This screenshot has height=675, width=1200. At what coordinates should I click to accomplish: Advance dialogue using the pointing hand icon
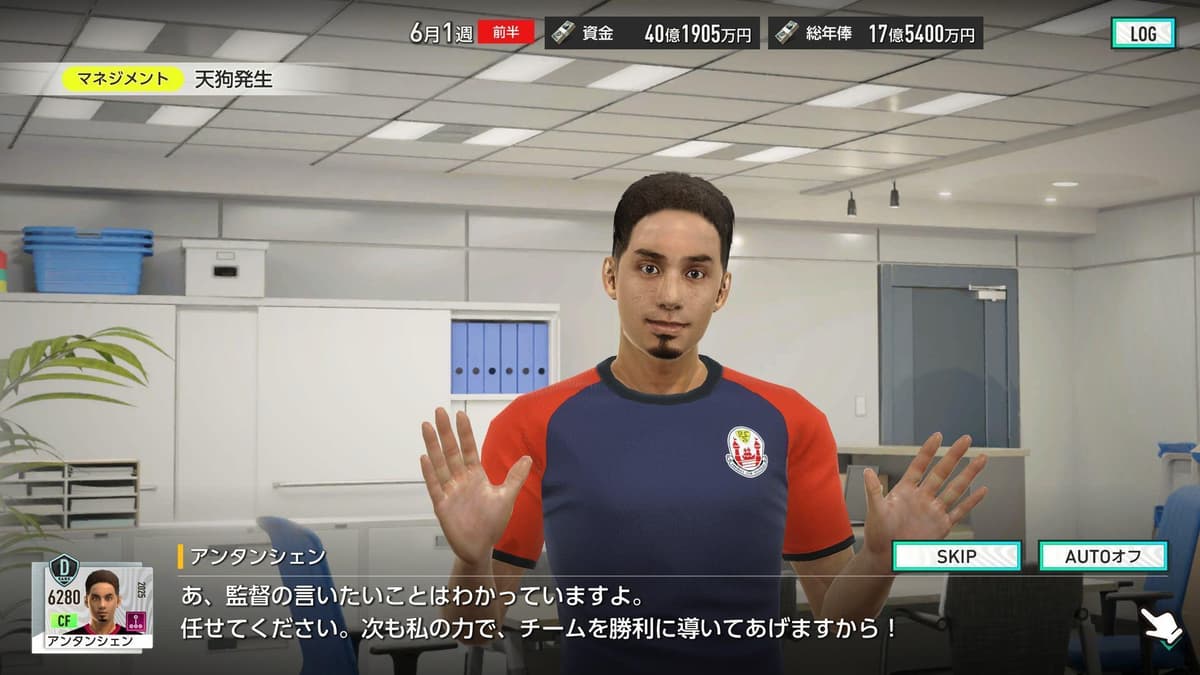[x=1164, y=628]
